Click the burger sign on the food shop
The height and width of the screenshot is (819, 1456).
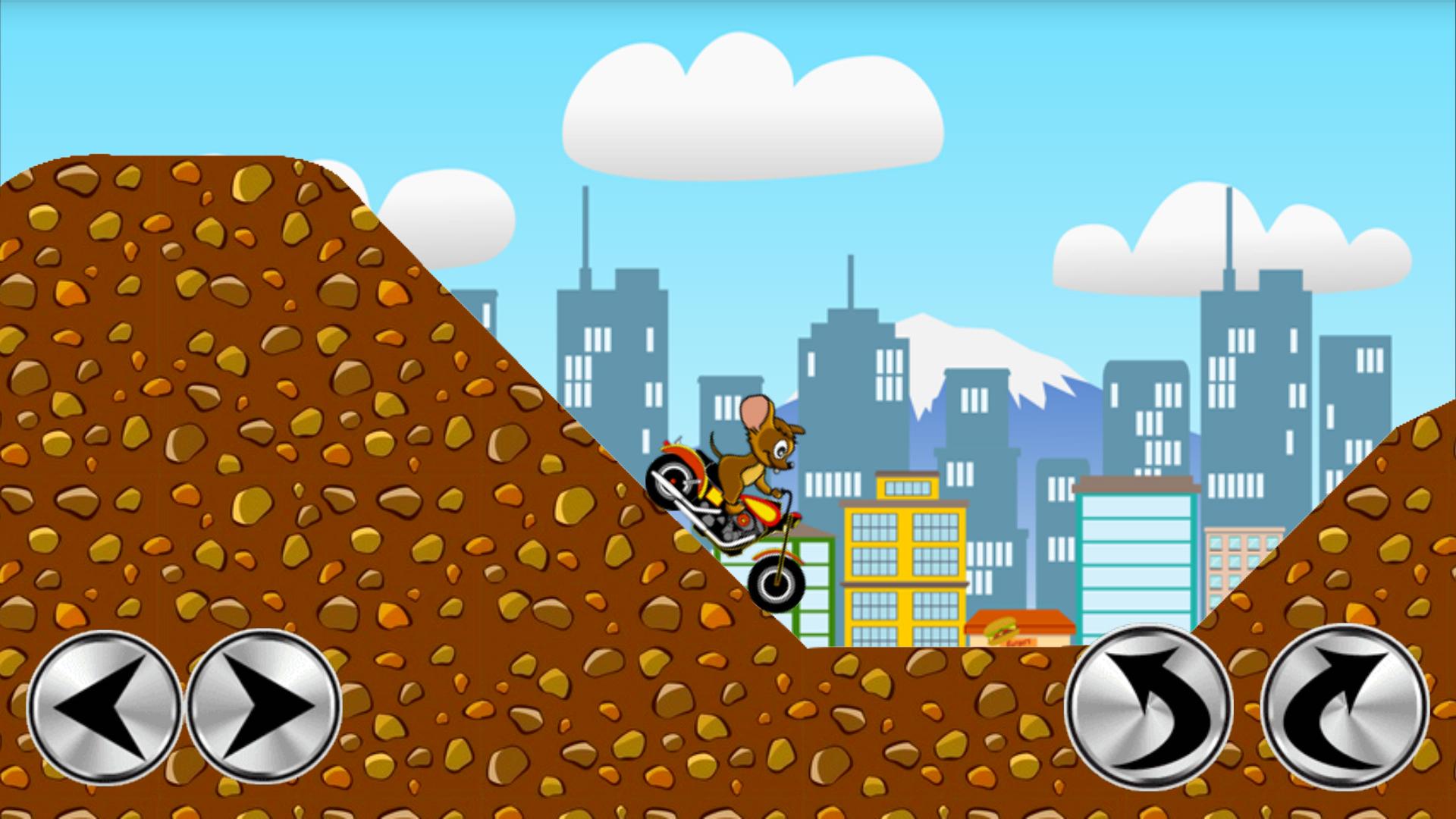pyautogui.click(x=1003, y=628)
